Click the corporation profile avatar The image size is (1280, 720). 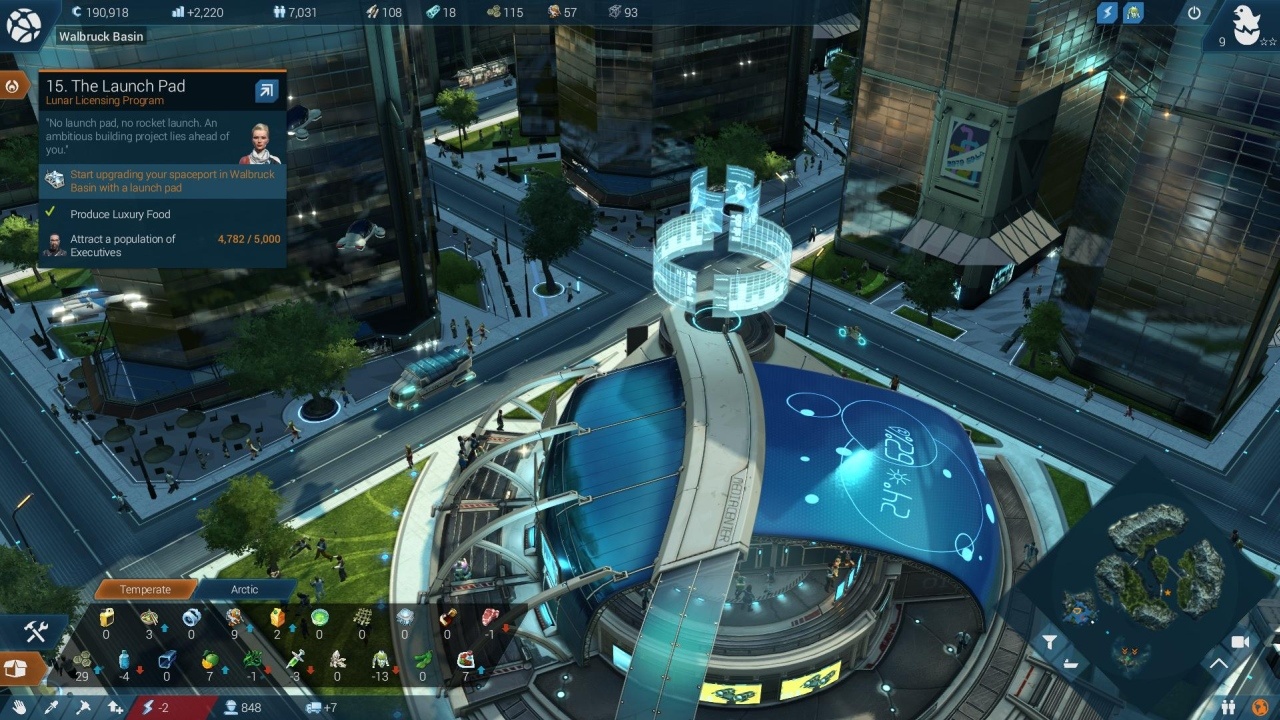coord(1247,25)
